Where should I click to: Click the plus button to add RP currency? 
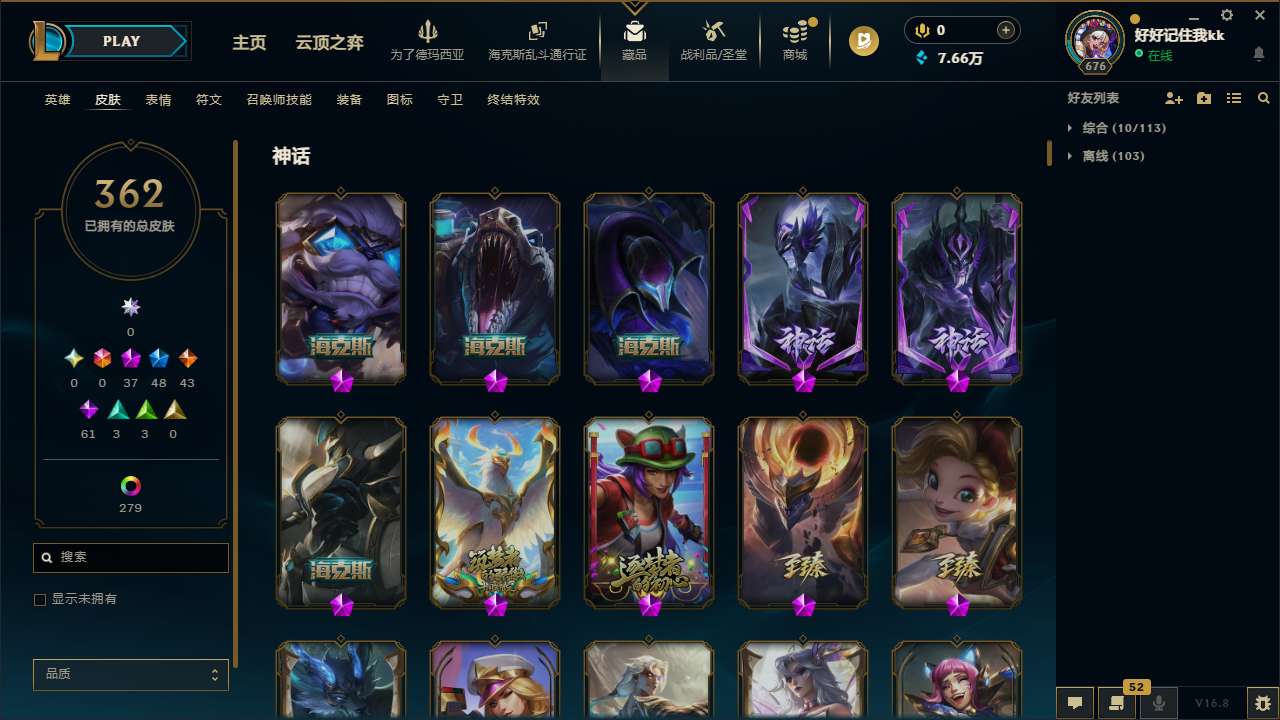point(1007,29)
